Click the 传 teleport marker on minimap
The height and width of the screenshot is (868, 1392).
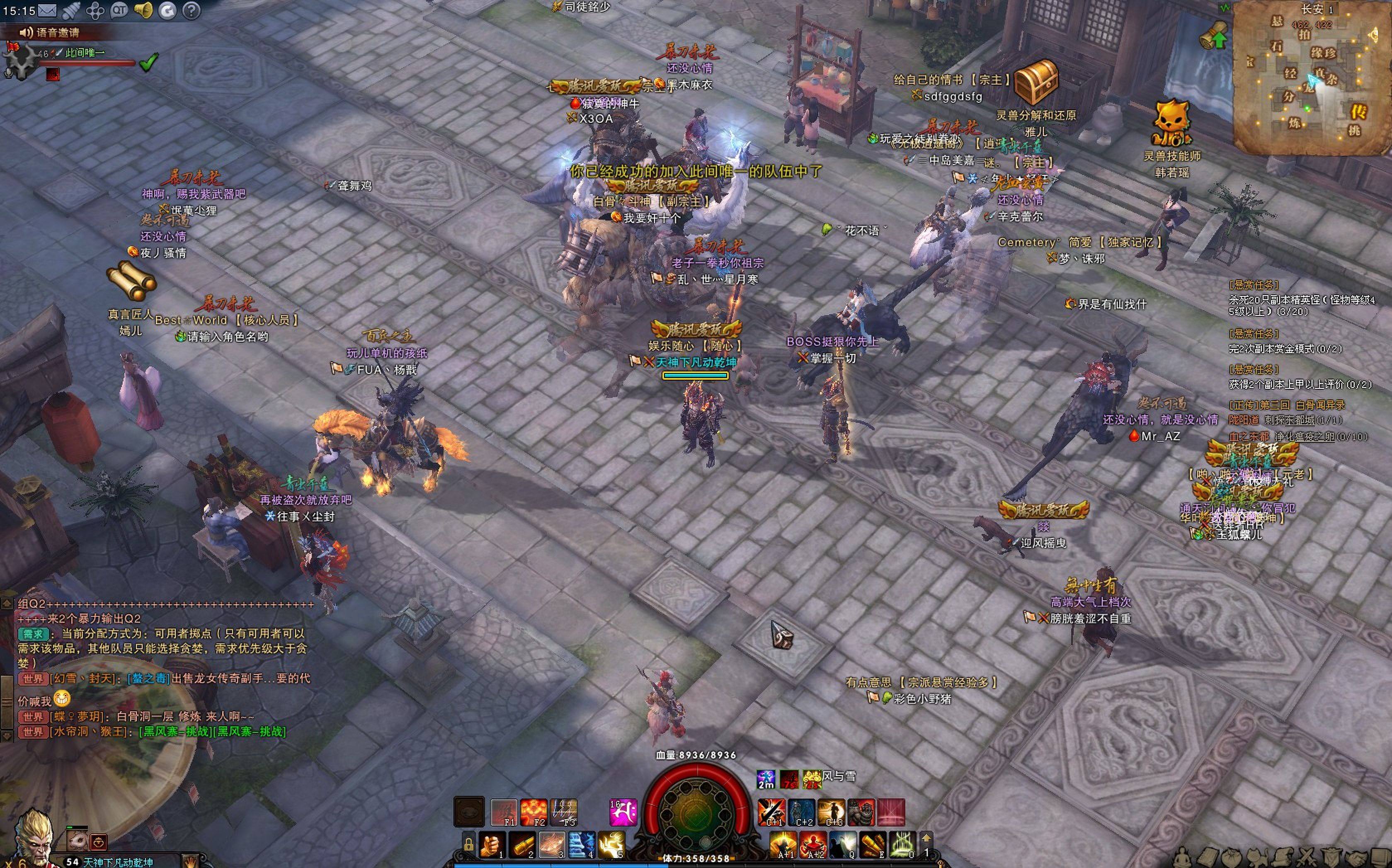click(1358, 110)
